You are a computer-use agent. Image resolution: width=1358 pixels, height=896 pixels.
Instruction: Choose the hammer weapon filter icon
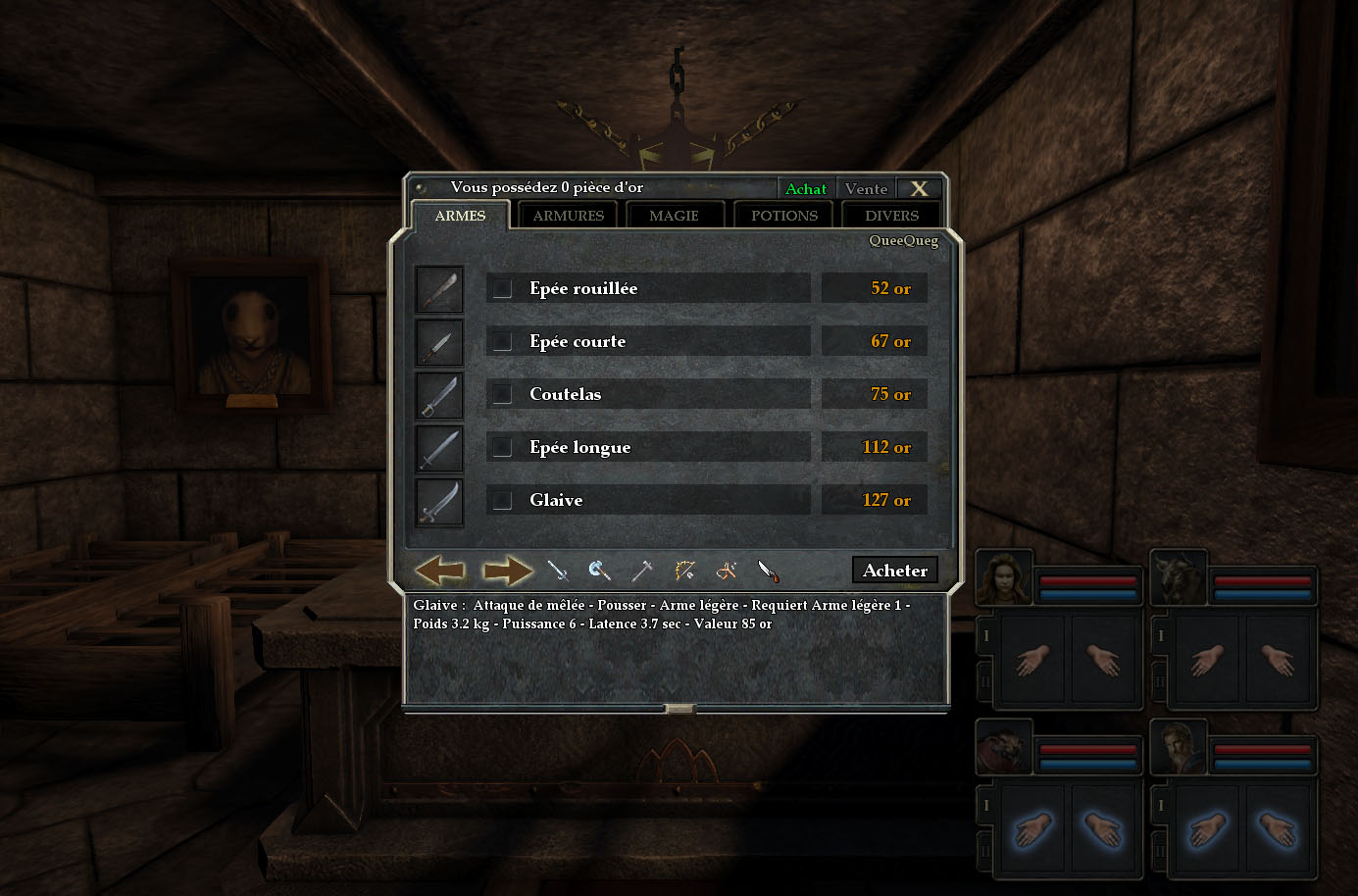click(x=642, y=571)
